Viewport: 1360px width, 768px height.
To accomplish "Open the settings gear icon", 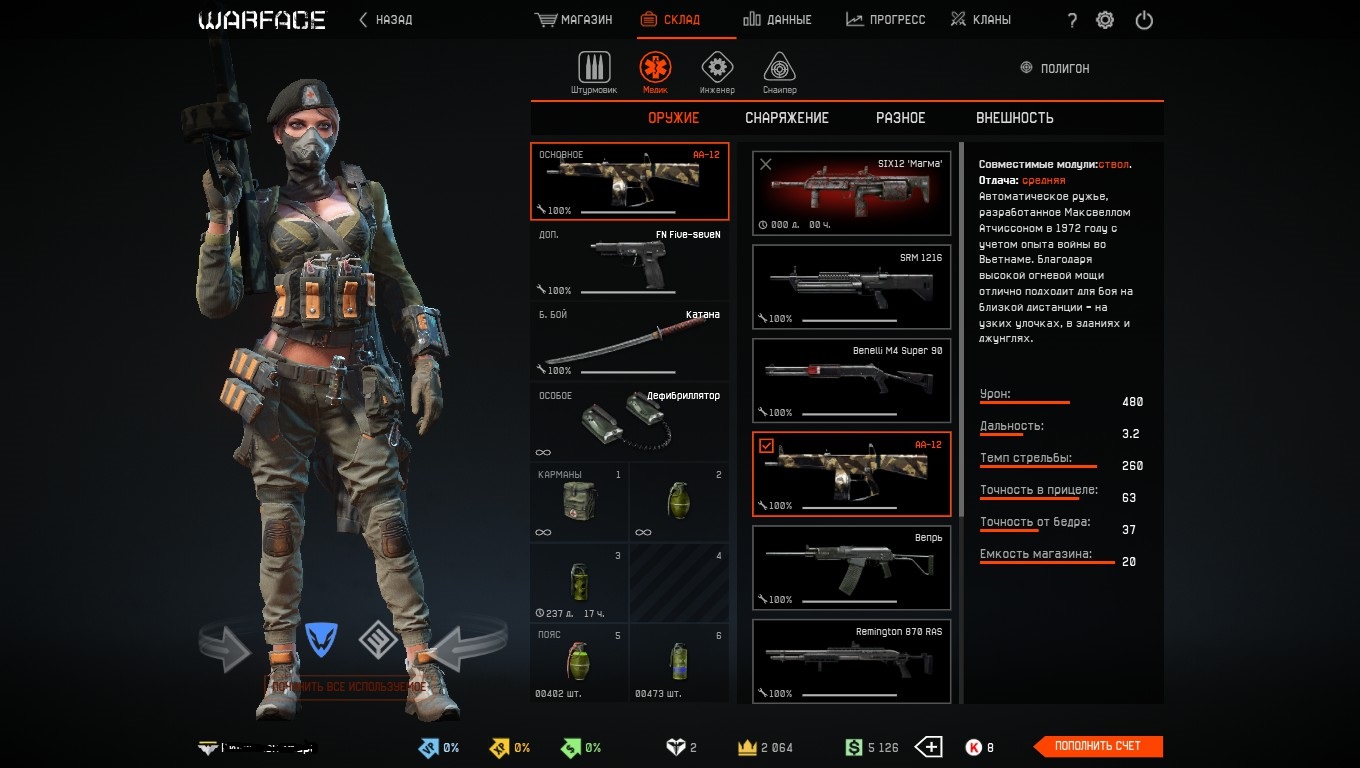I will (x=1105, y=20).
